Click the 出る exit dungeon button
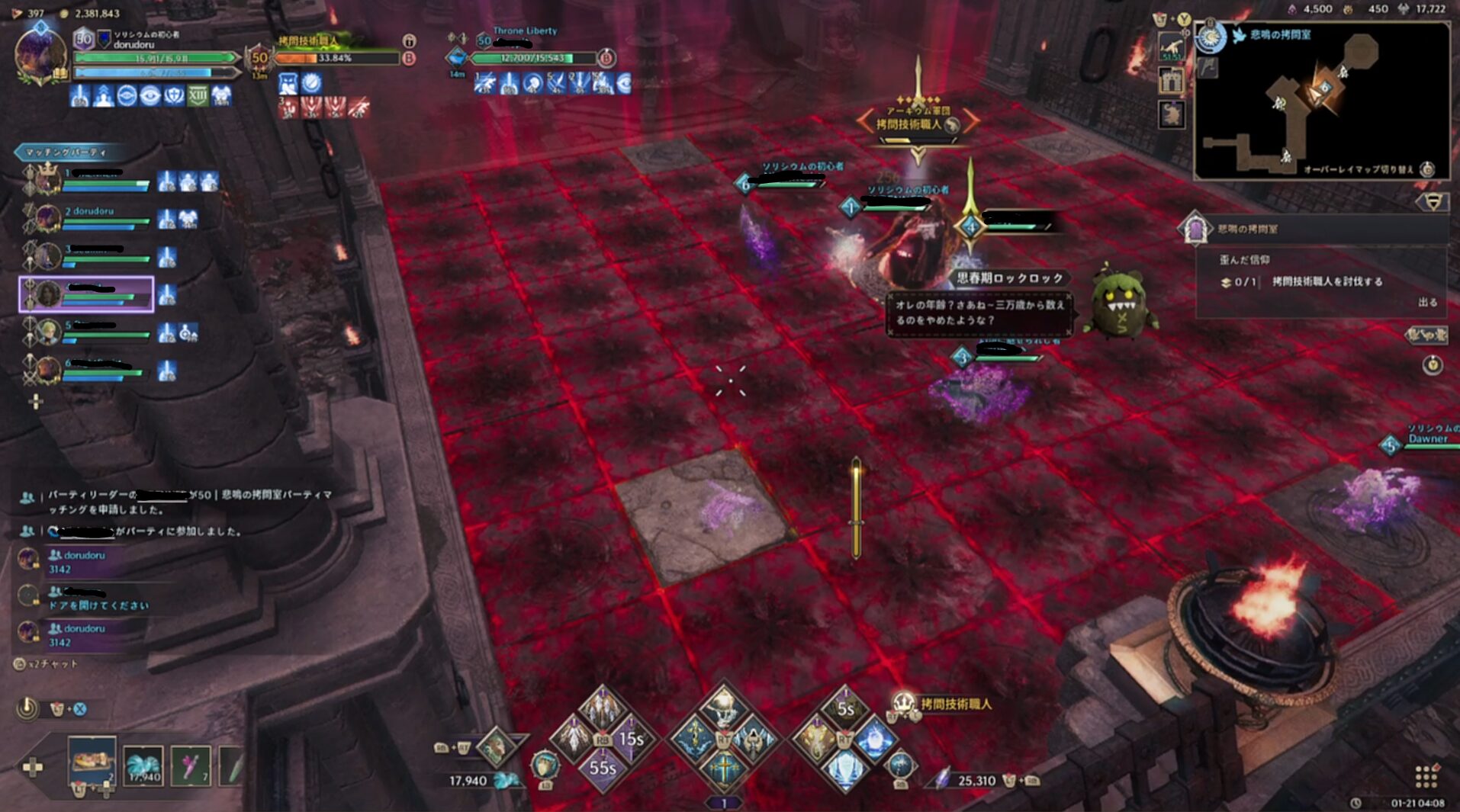The width and height of the screenshot is (1460, 812). (x=1427, y=302)
